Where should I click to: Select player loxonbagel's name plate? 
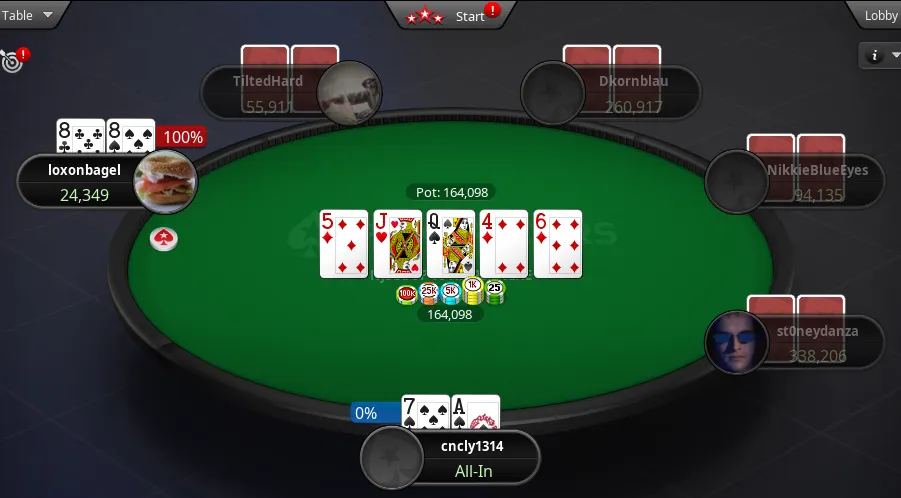pyautogui.click(x=85, y=181)
